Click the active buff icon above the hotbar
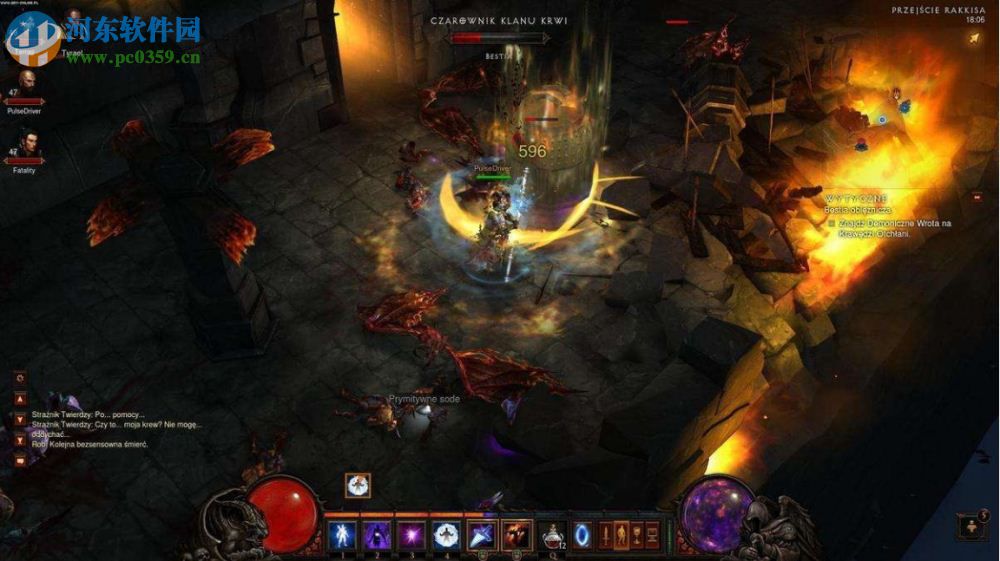This screenshot has width=1000, height=561. coord(357,485)
